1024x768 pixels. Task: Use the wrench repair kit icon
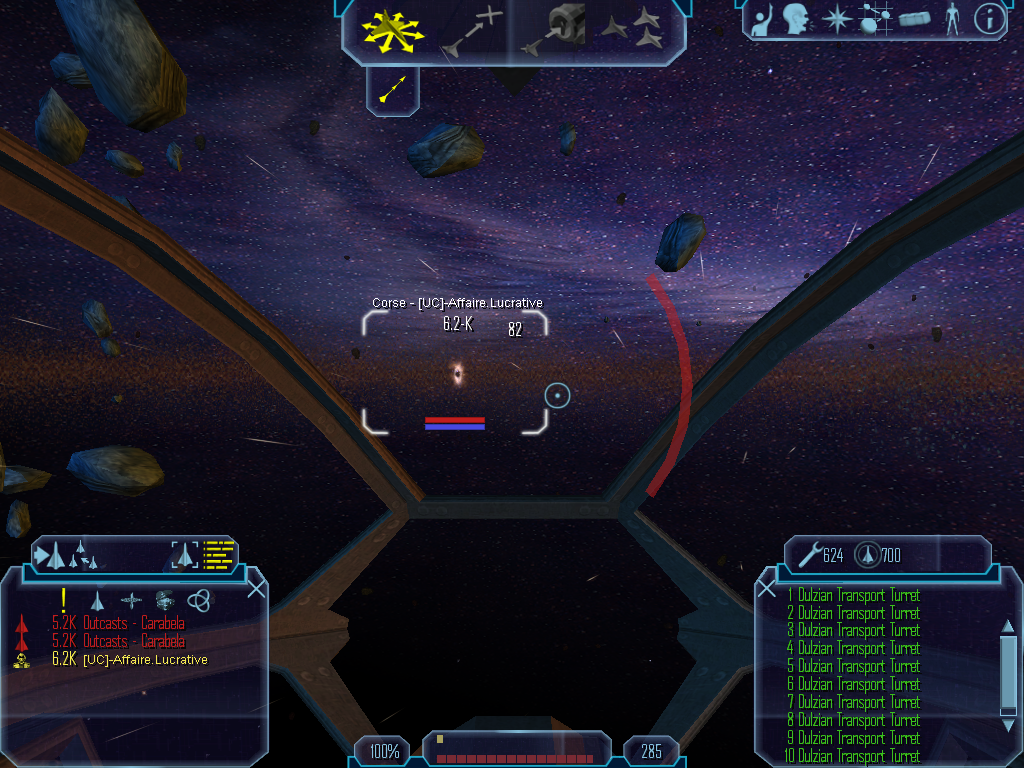808,554
